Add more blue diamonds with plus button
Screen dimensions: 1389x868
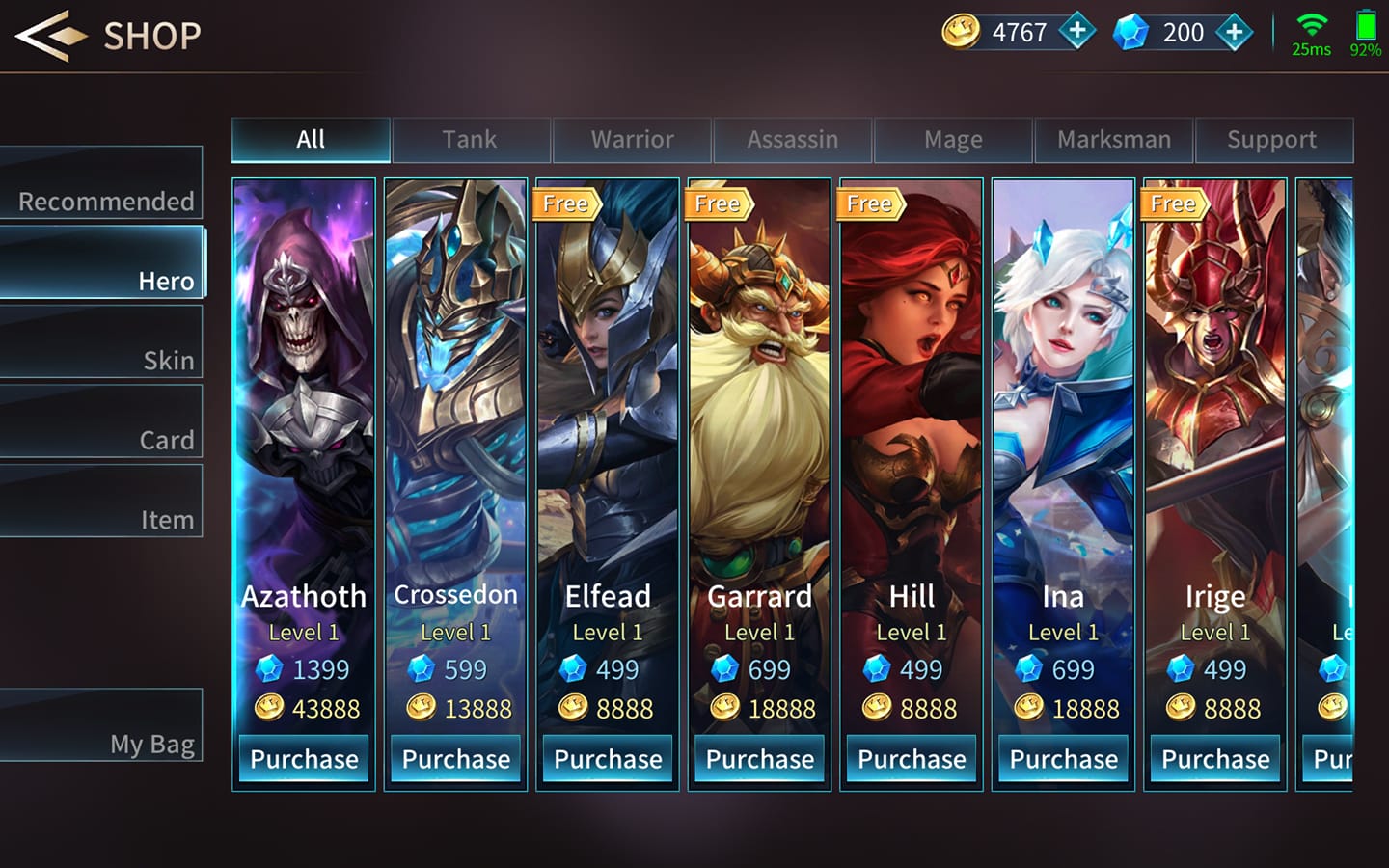[1235, 32]
